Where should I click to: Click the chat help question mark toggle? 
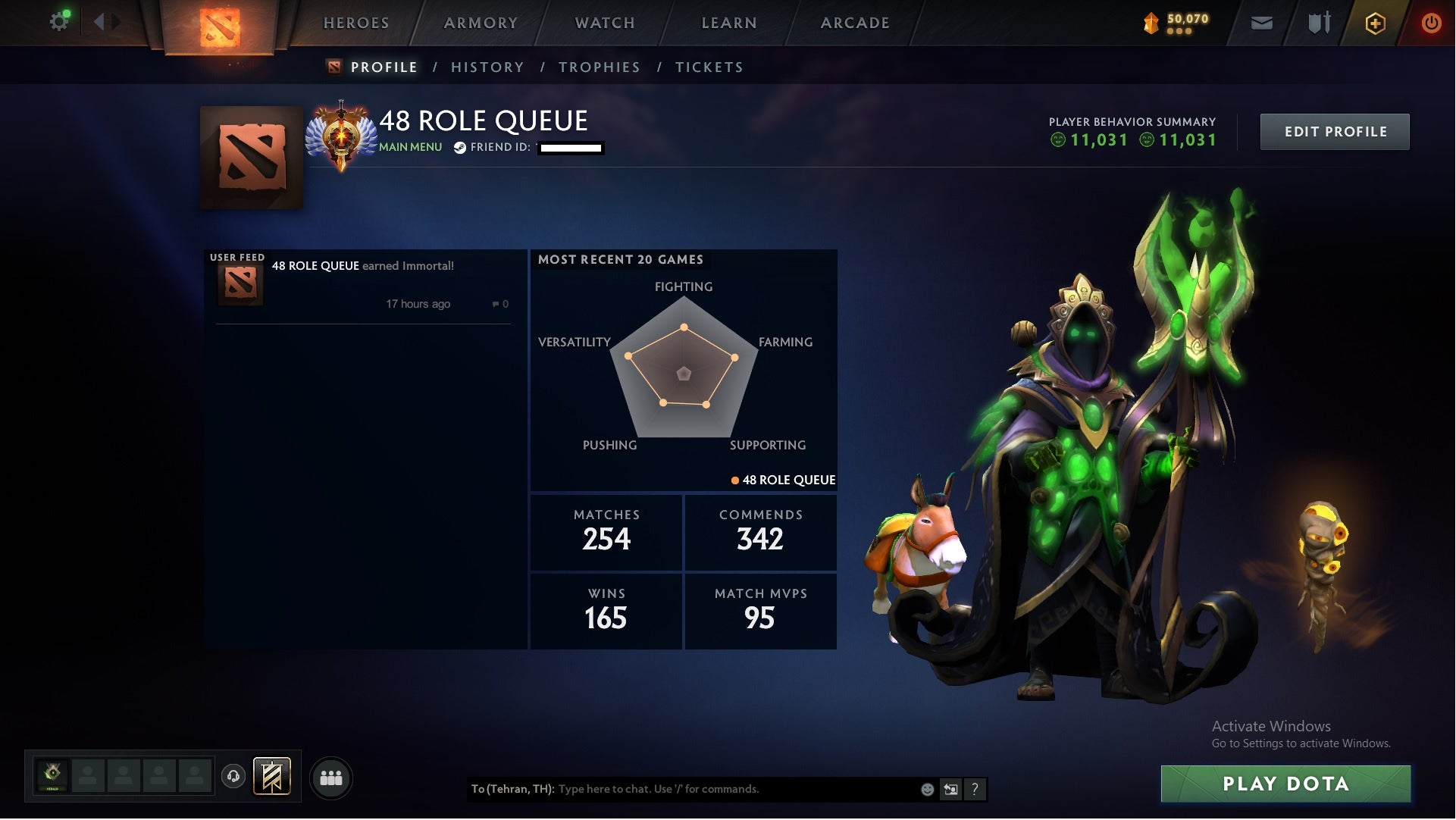[975, 789]
